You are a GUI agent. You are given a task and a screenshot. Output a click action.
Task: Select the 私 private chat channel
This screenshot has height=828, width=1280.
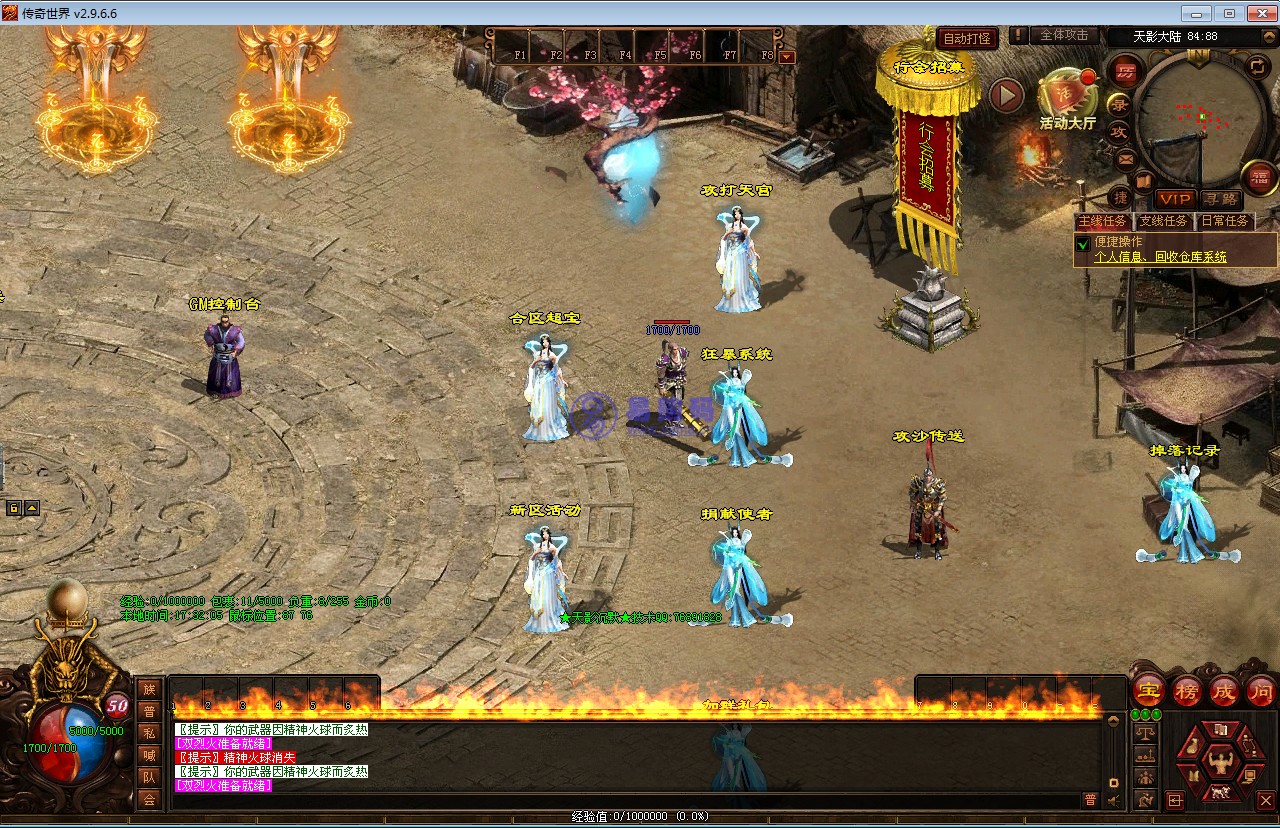149,733
